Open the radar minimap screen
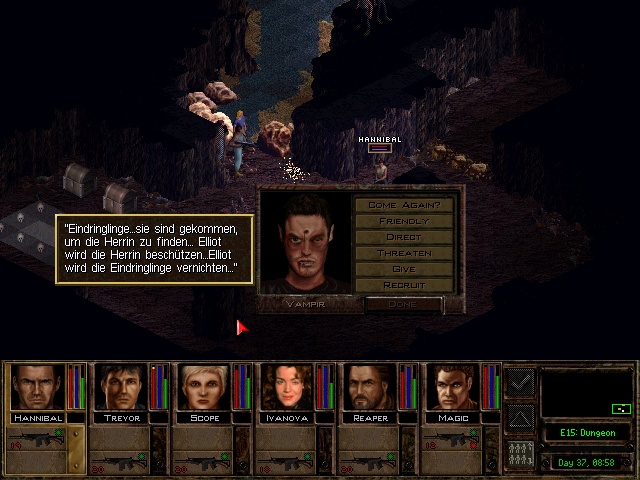Image resolution: width=640 pixels, height=480 pixels. [587, 392]
